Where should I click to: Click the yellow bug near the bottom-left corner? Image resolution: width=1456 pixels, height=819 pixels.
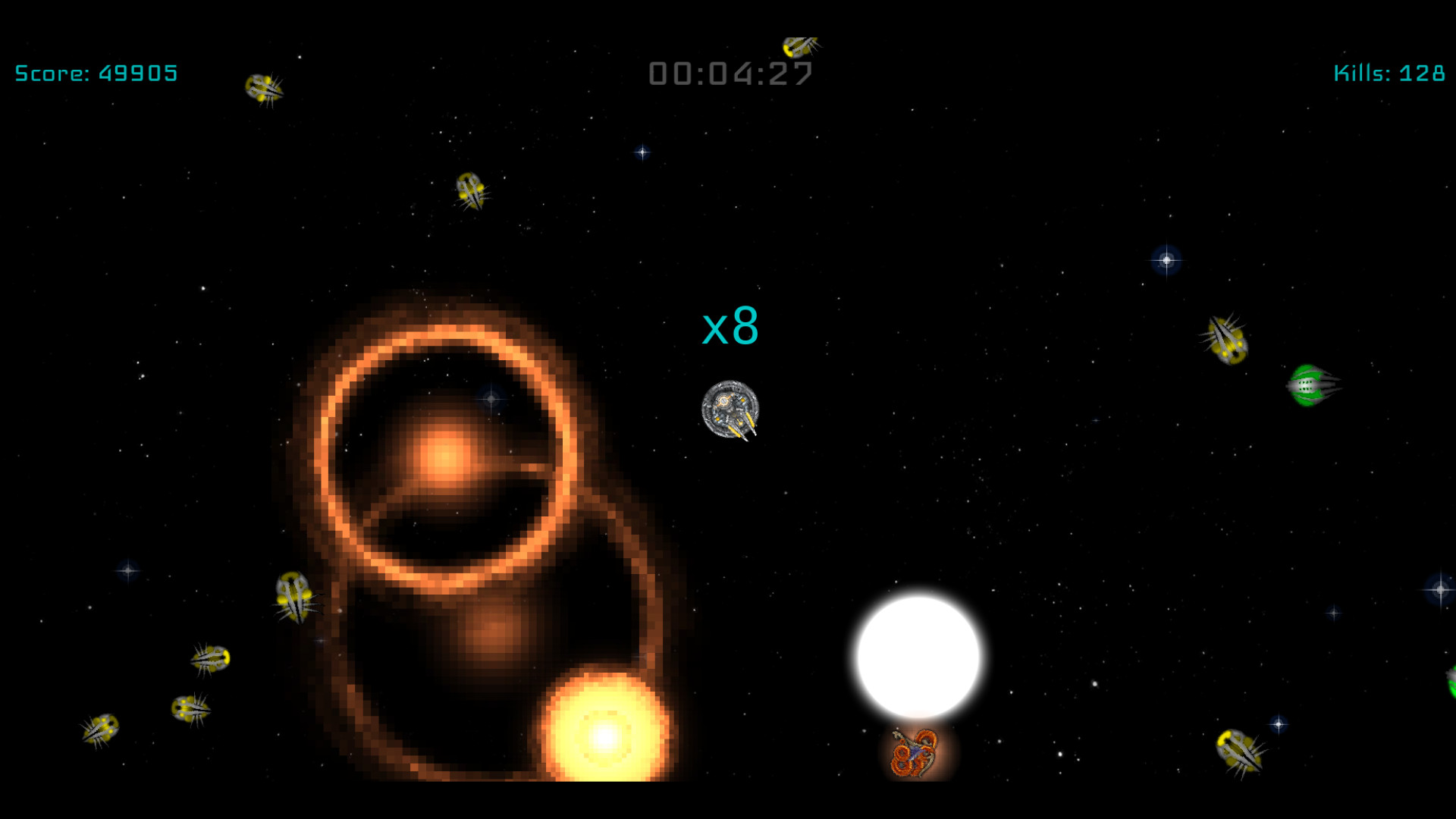[102, 728]
